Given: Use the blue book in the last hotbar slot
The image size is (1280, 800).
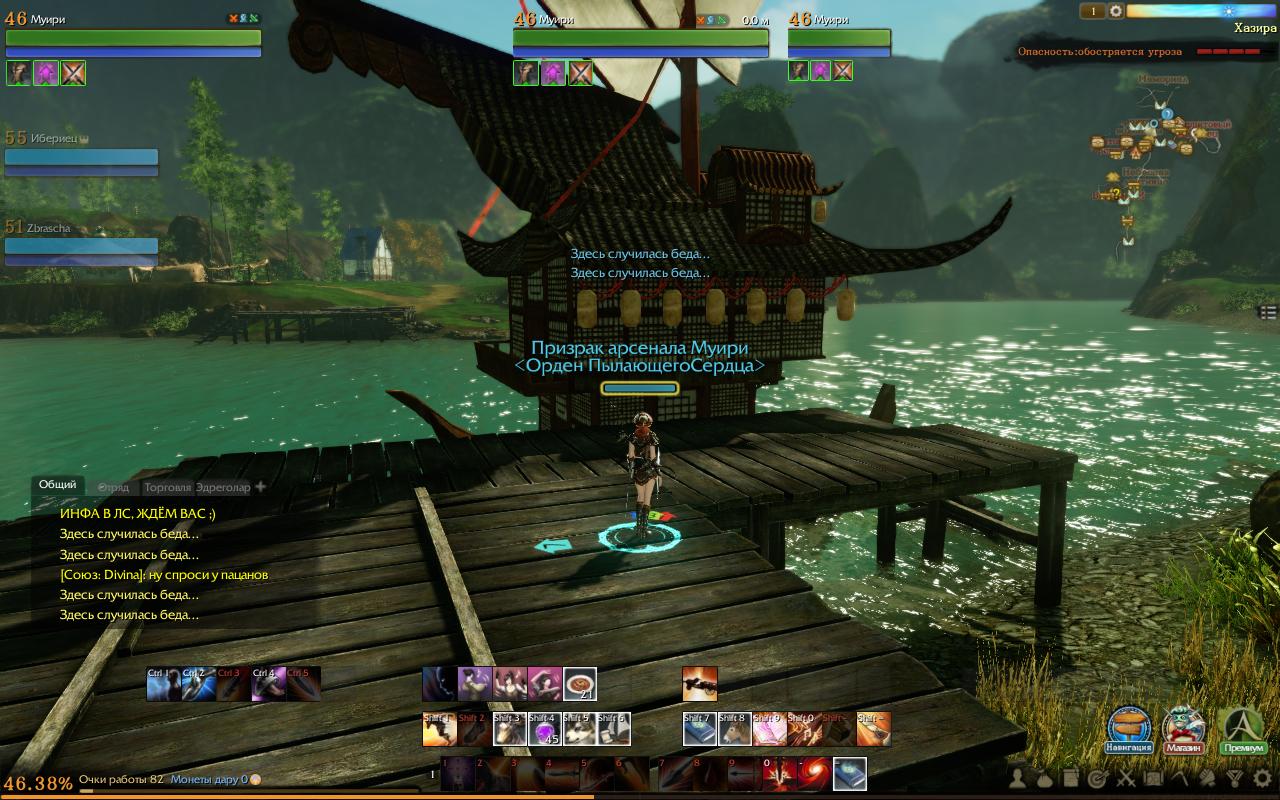Looking at the screenshot, I should tap(850, 773).
